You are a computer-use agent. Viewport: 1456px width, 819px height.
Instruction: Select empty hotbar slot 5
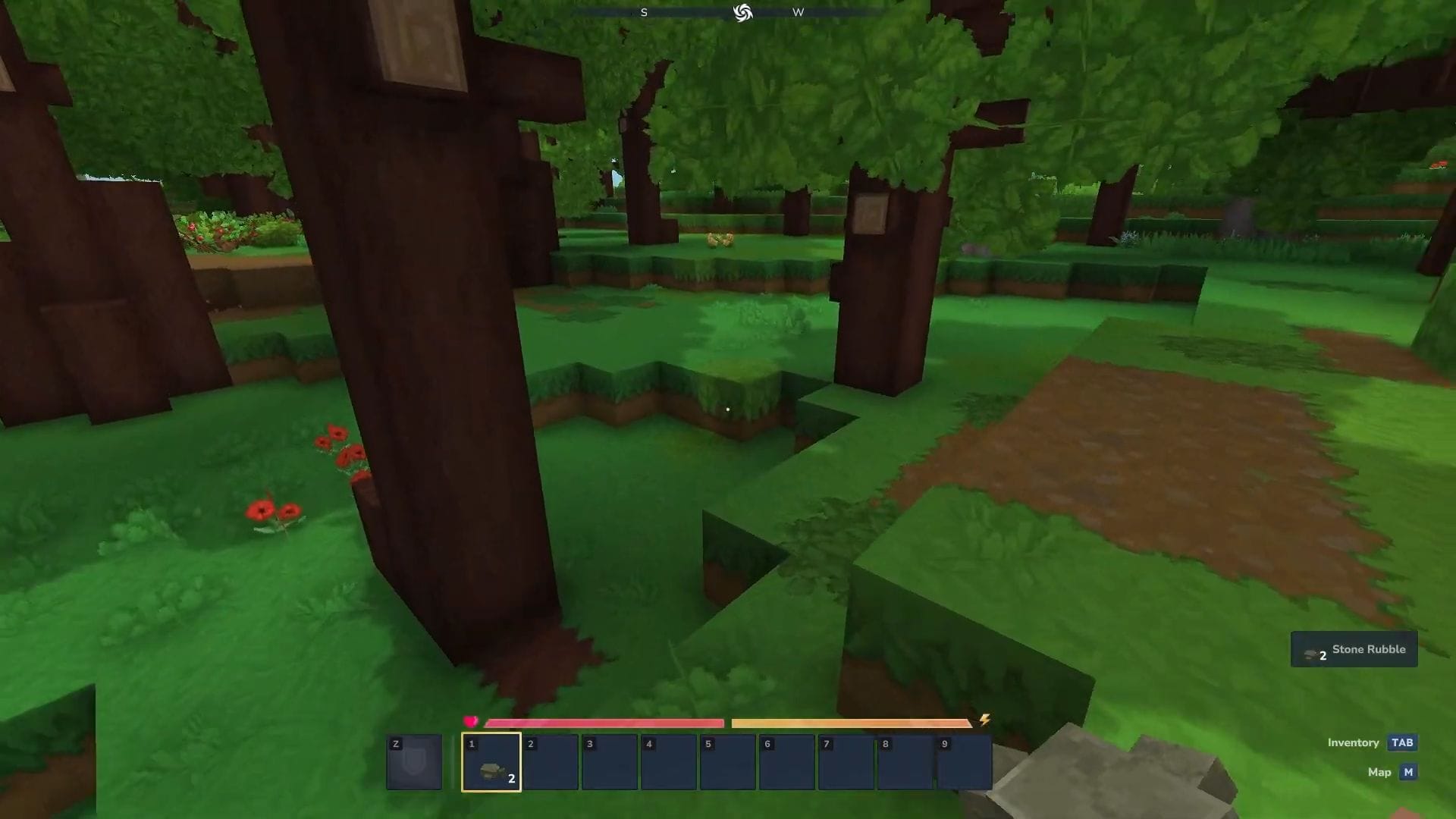point(728,761)
